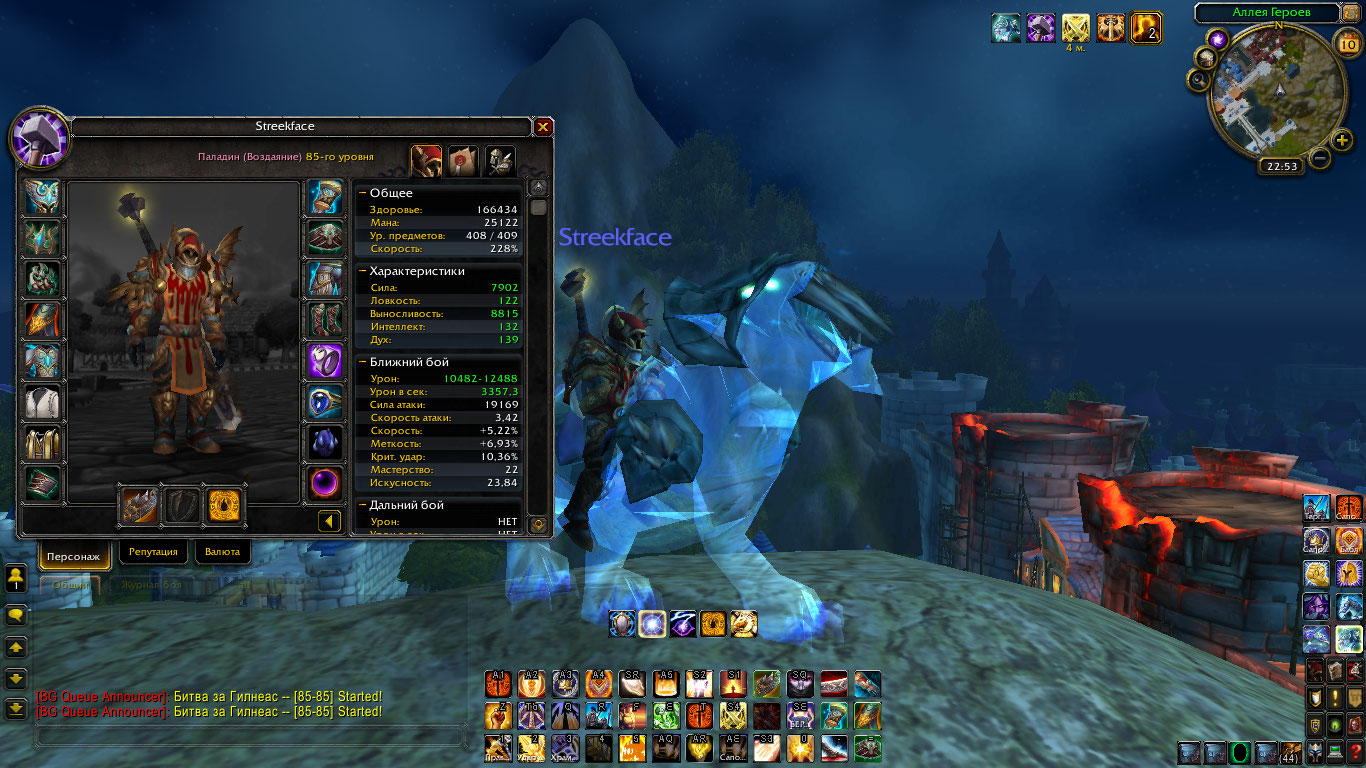Screen dimensions: 1366x768
Task: Click the white shirt equipment slot
Action: click(x=42, y=402)
